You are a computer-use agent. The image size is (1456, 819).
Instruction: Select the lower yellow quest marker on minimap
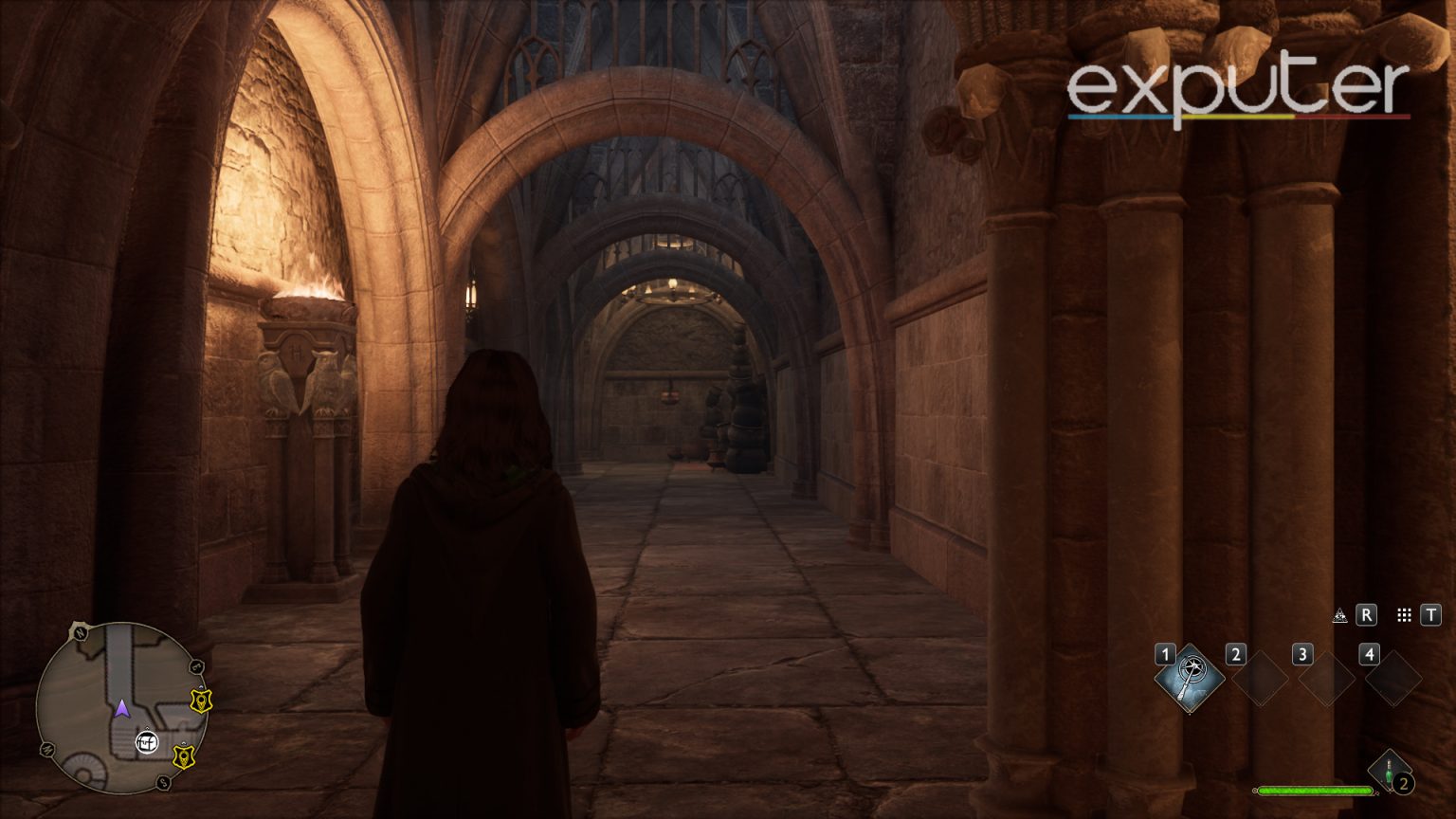click(x=184, y=756)
